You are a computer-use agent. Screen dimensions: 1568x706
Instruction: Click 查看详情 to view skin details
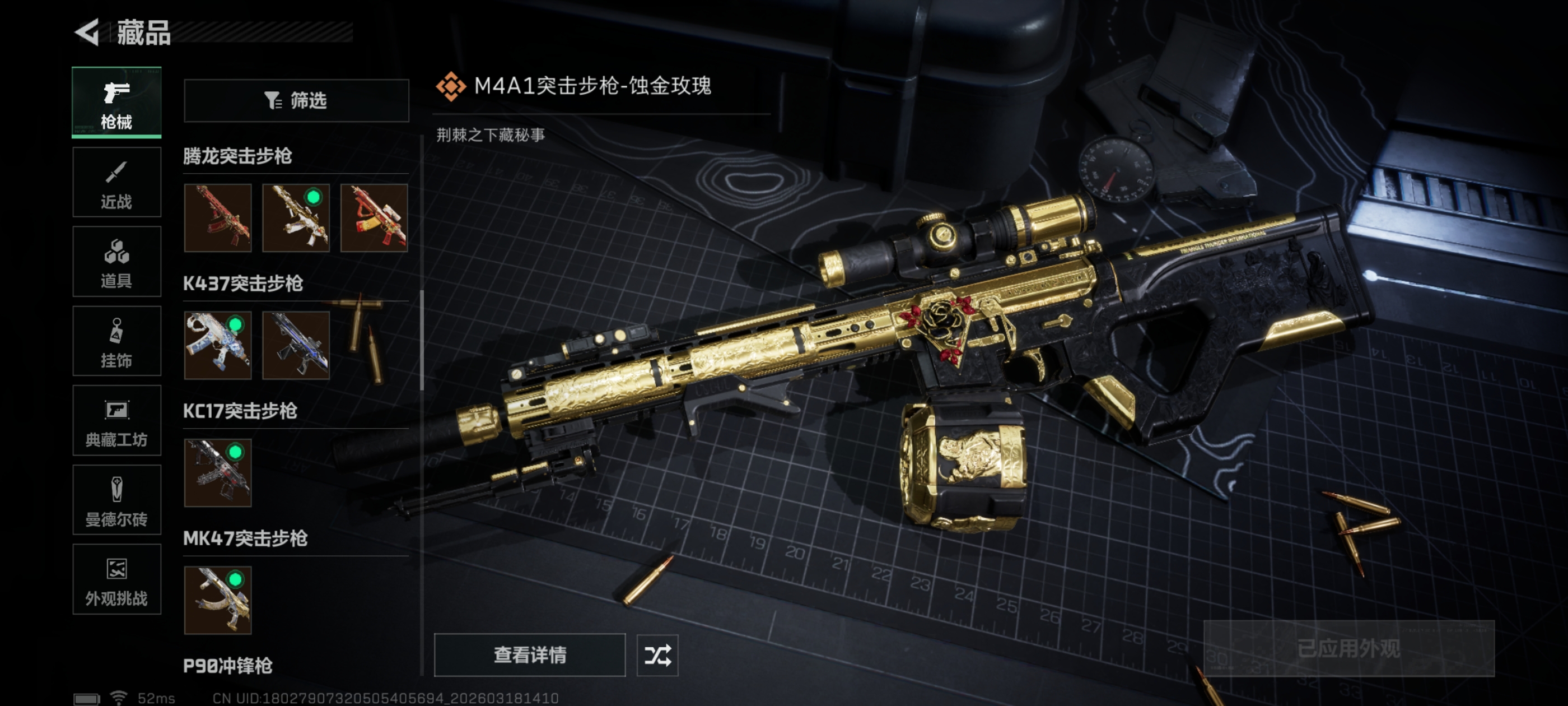pyautogui.click(x=530, y=655)
